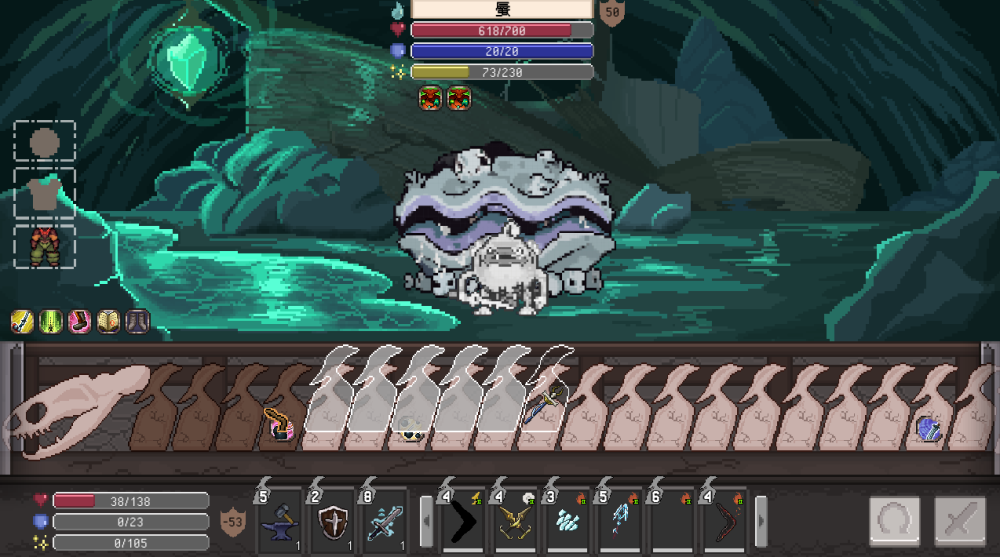
Task: Show next skill cards with right arrow
Action: tap(760, 521)
